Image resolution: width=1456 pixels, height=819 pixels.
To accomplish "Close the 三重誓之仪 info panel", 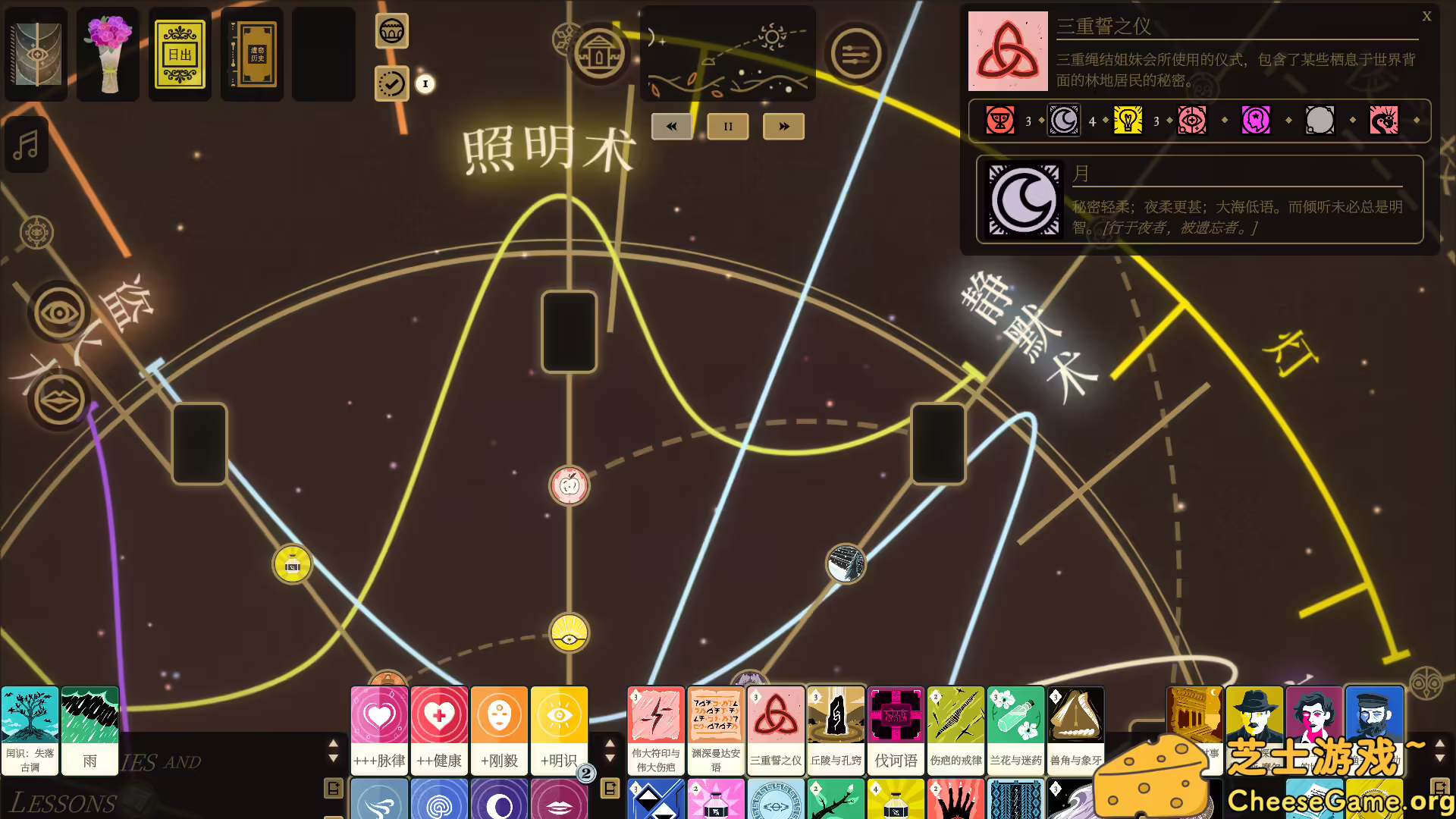I will tap(1426, 16).
